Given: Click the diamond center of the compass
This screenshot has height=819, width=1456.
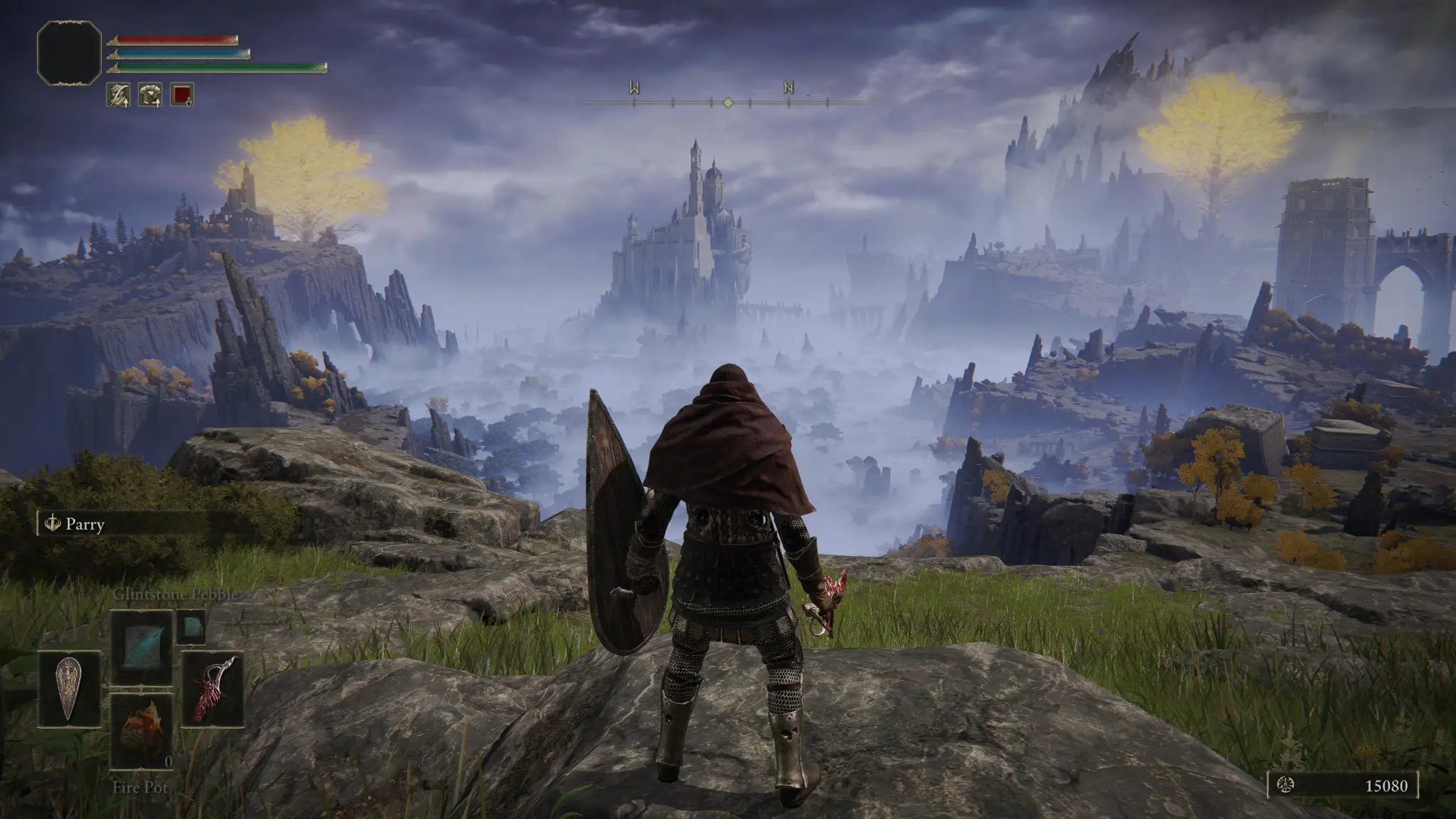Looking at the screenshot, I should pos(727,102).
